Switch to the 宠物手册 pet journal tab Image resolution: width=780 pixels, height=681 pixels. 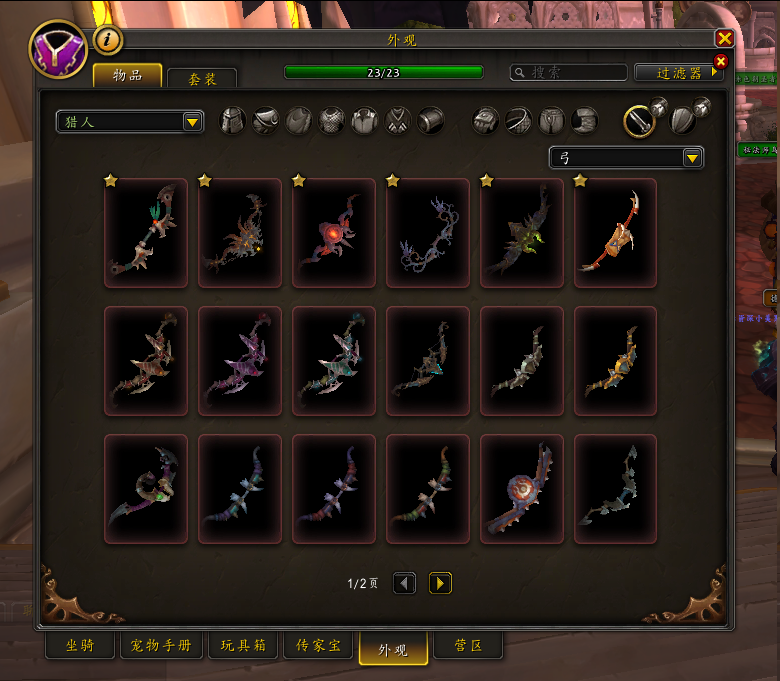click(161, 646)
